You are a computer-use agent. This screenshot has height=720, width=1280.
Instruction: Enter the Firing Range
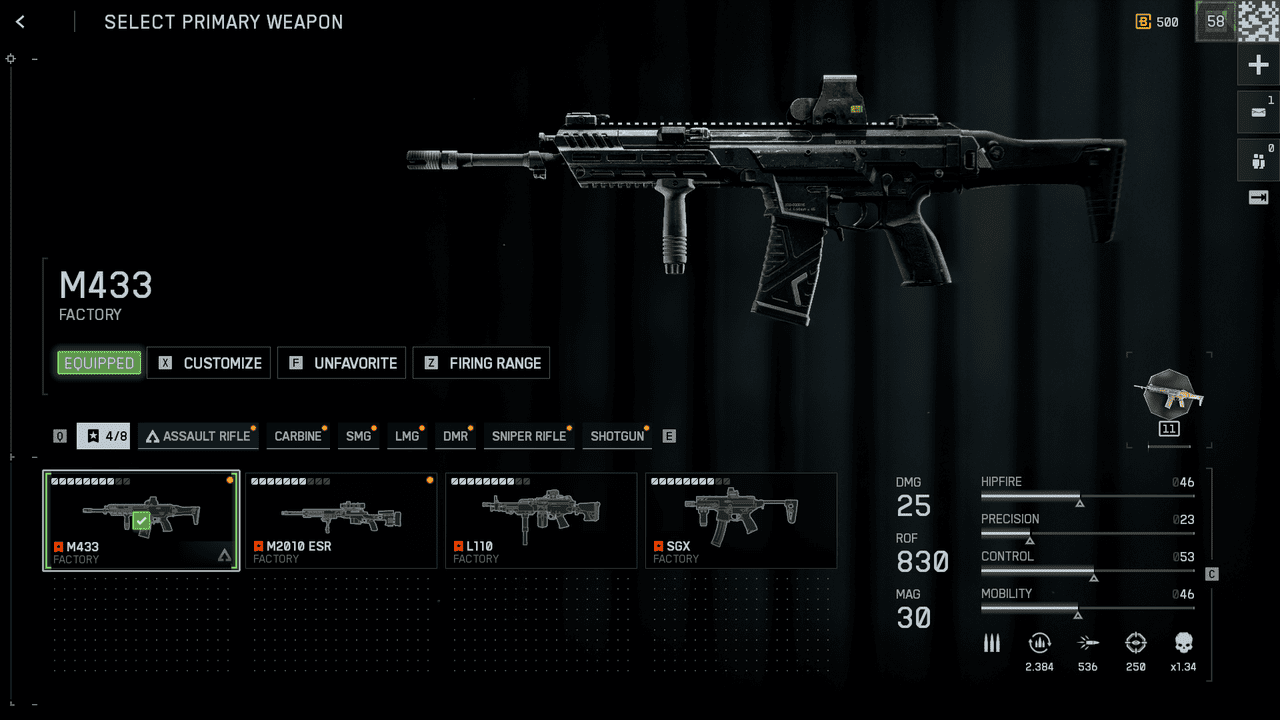(481, 363)
